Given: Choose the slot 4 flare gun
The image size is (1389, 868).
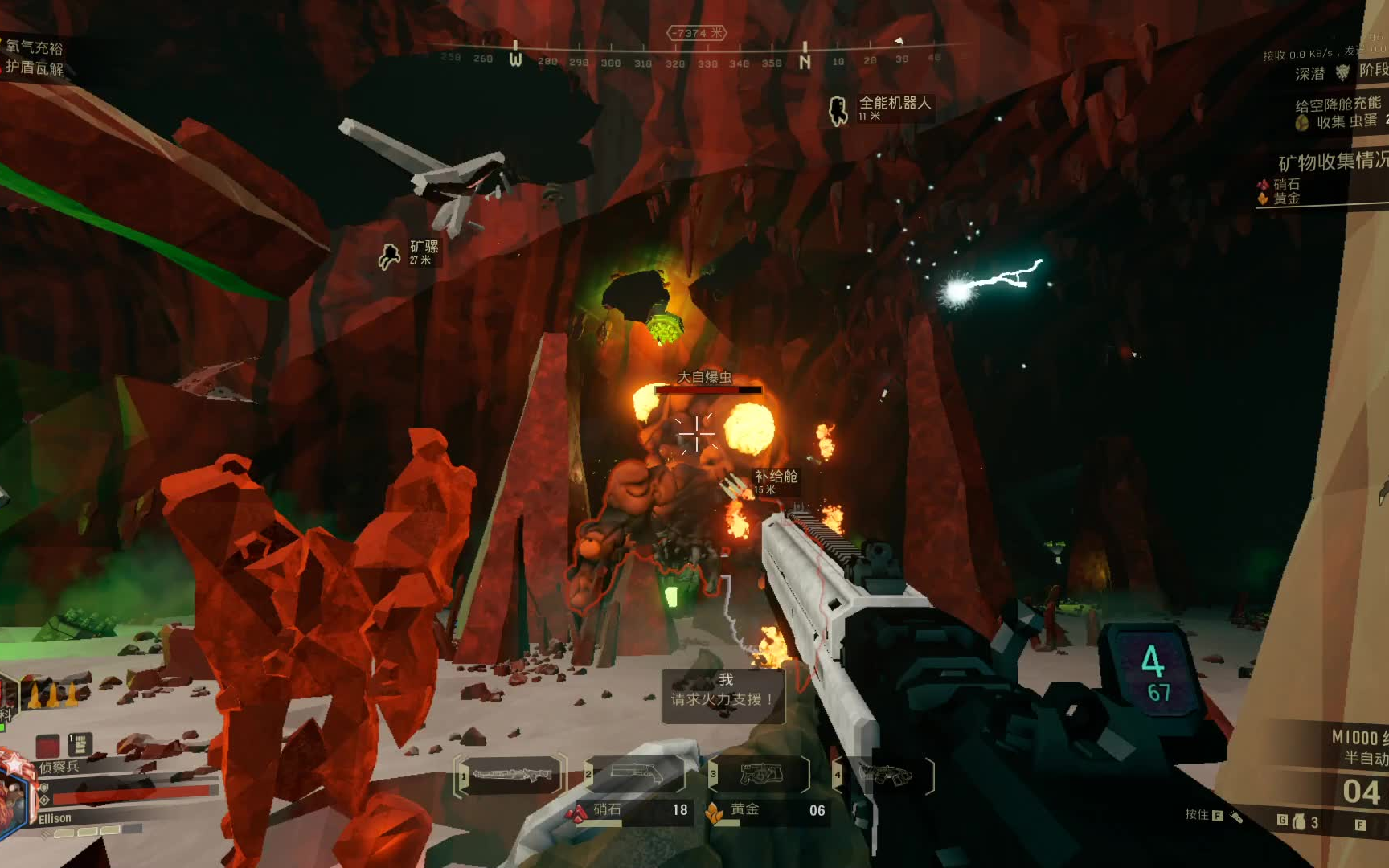Looking at the screenshot, I should coord(885,775).
